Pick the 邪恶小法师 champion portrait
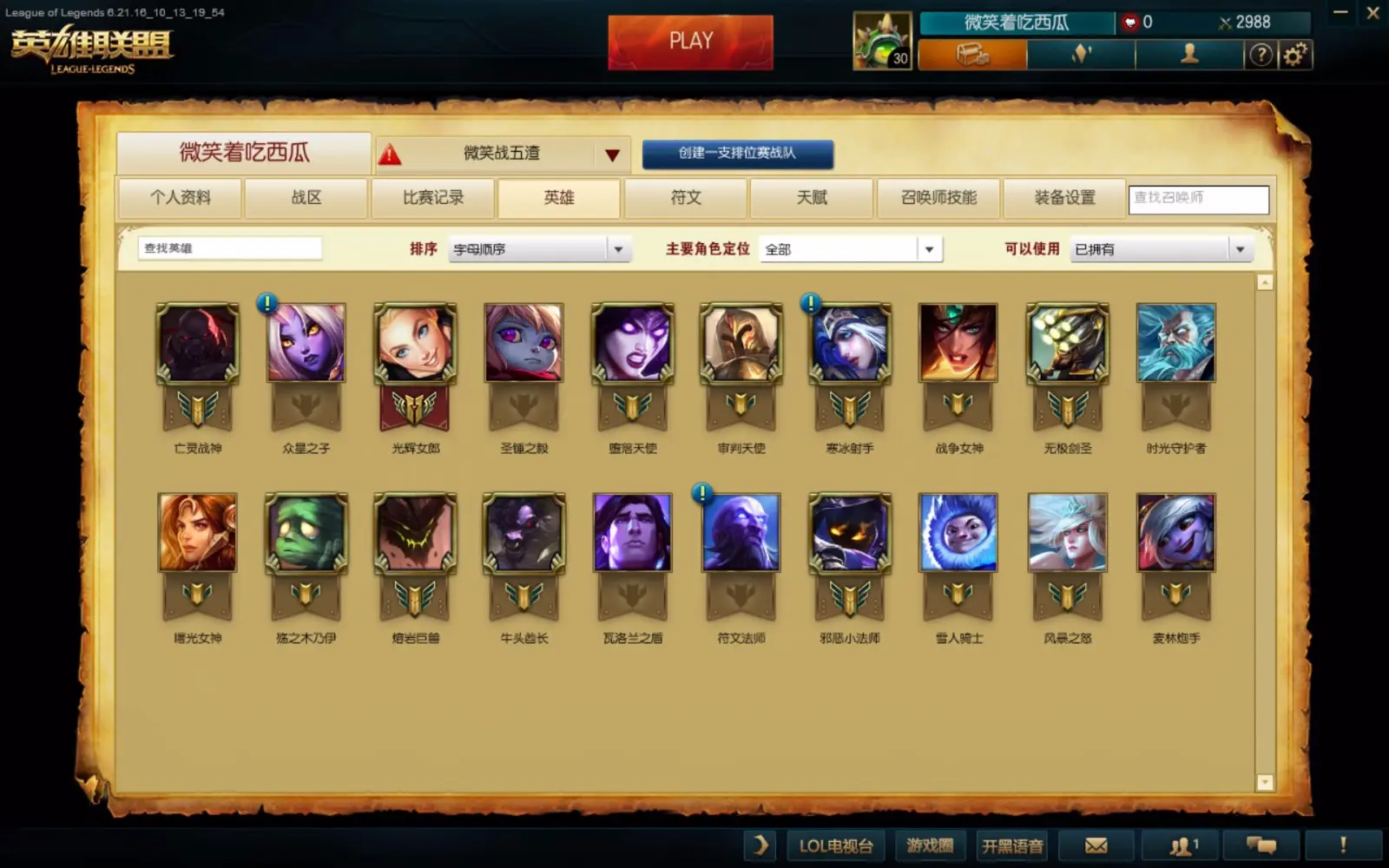The width and height of the screenshot is (1389, 868). click(x=850, y=533)
